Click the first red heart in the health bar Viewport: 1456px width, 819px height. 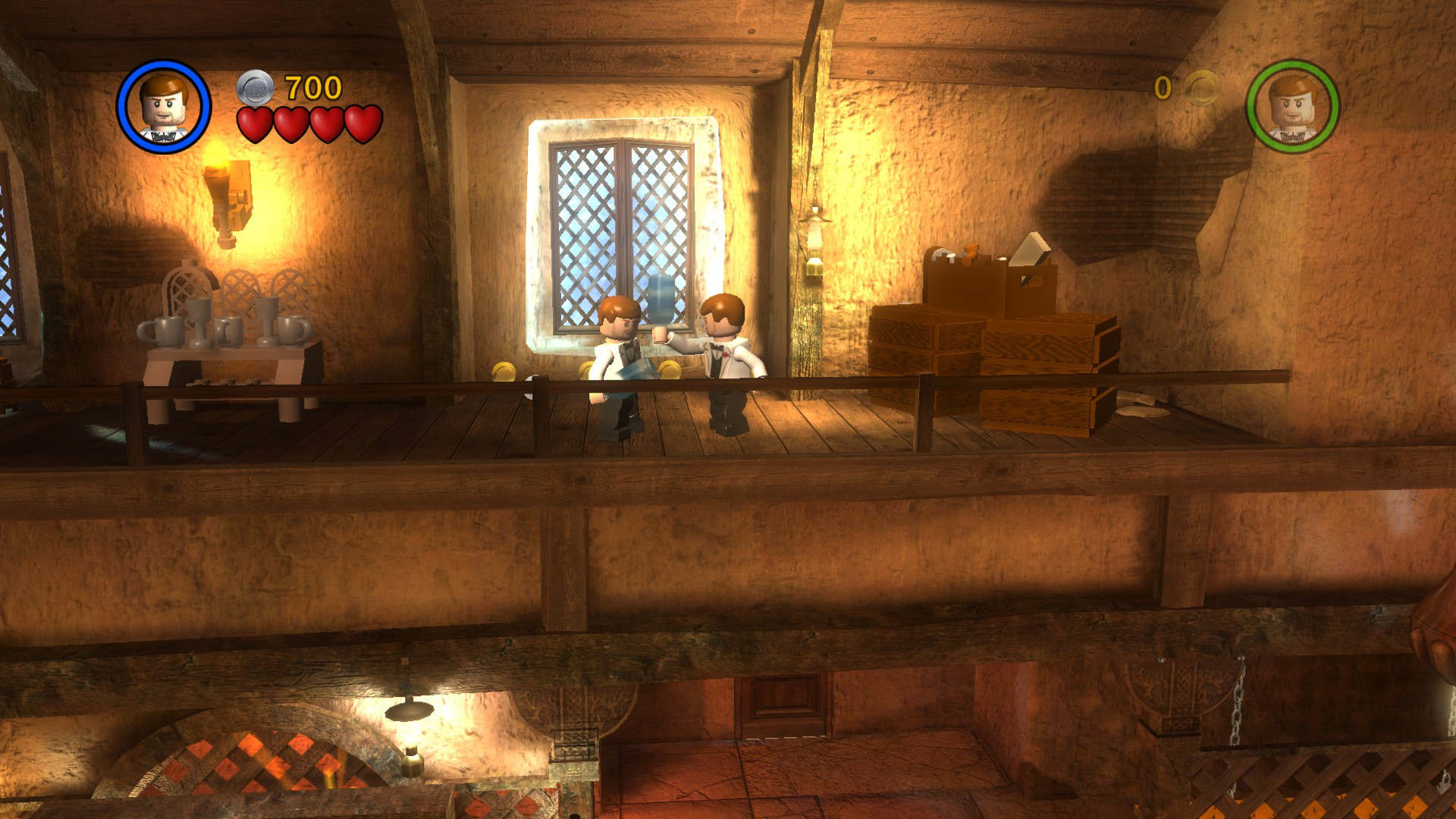click(254, 124)
